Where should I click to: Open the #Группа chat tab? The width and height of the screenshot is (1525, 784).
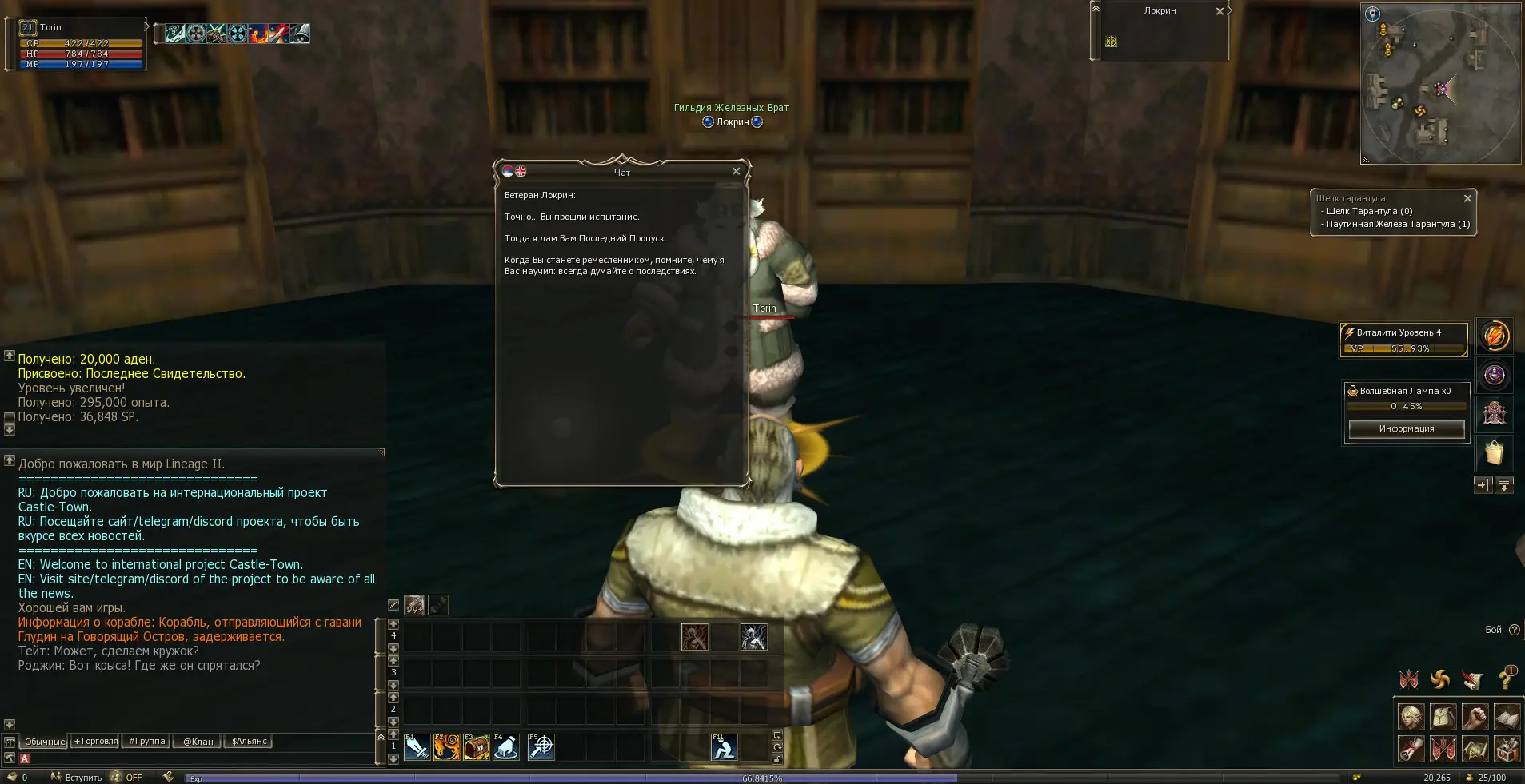[147, 742]
